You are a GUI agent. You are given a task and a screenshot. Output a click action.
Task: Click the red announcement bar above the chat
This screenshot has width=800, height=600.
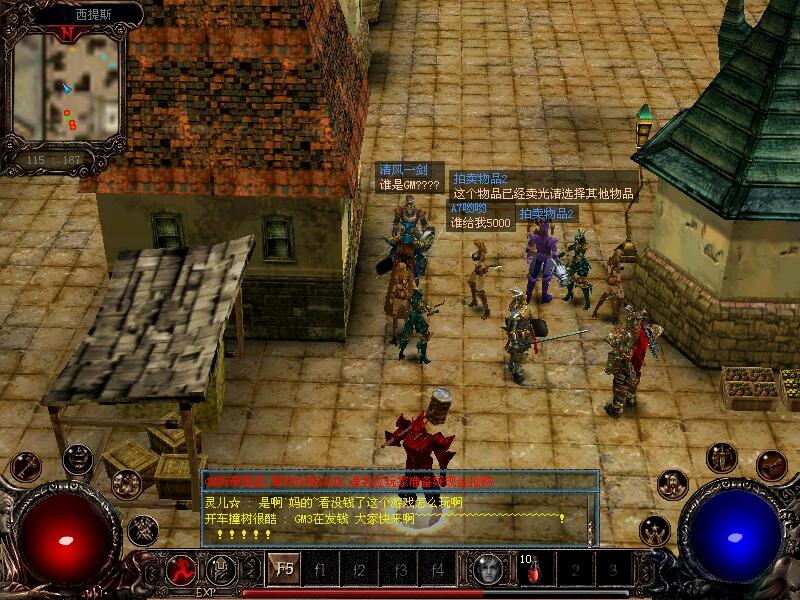coord(398,481)
